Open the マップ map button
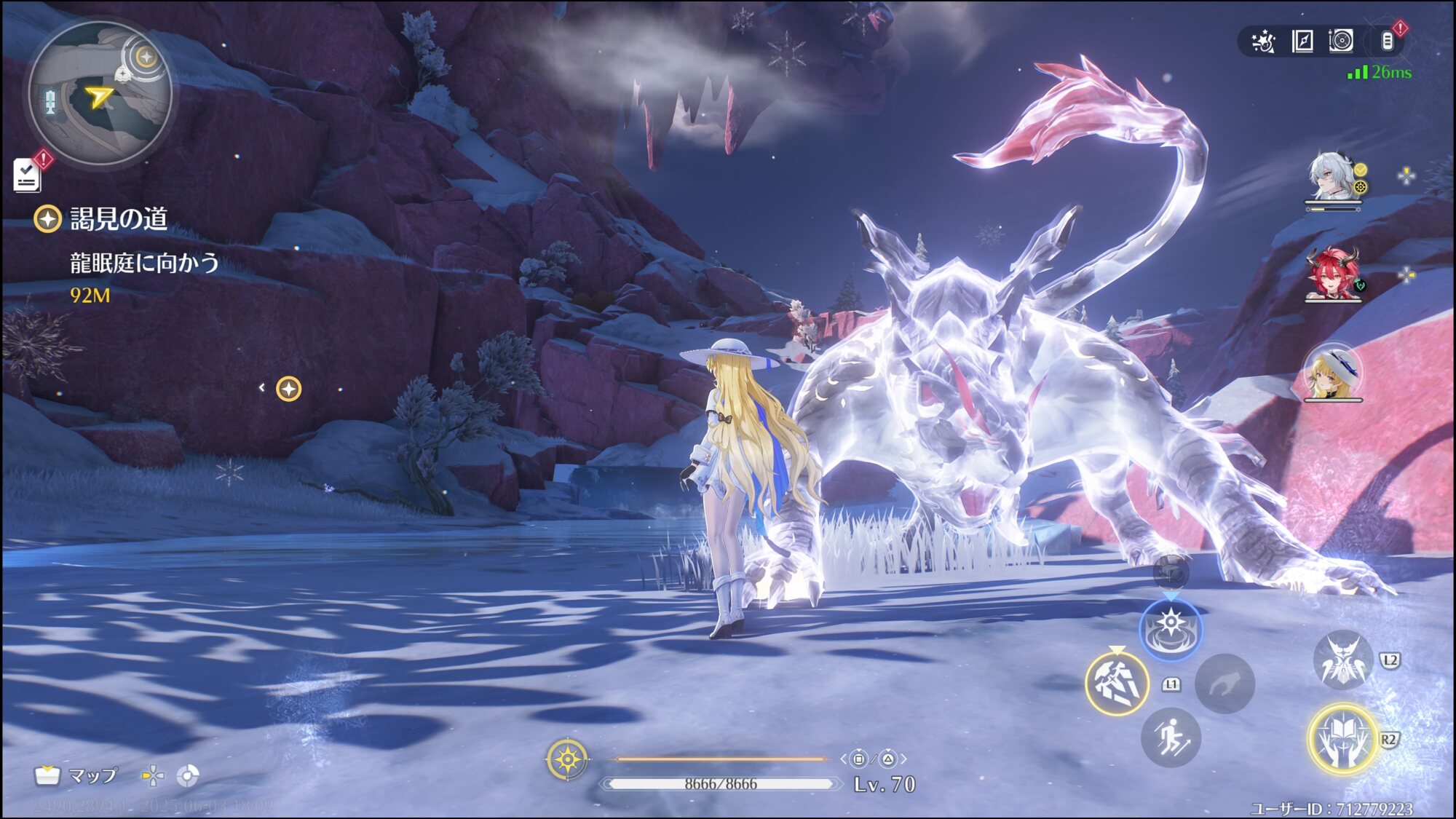Image resolution: width=1456 pixels, height=819 pixels. [x=76, y=776]
